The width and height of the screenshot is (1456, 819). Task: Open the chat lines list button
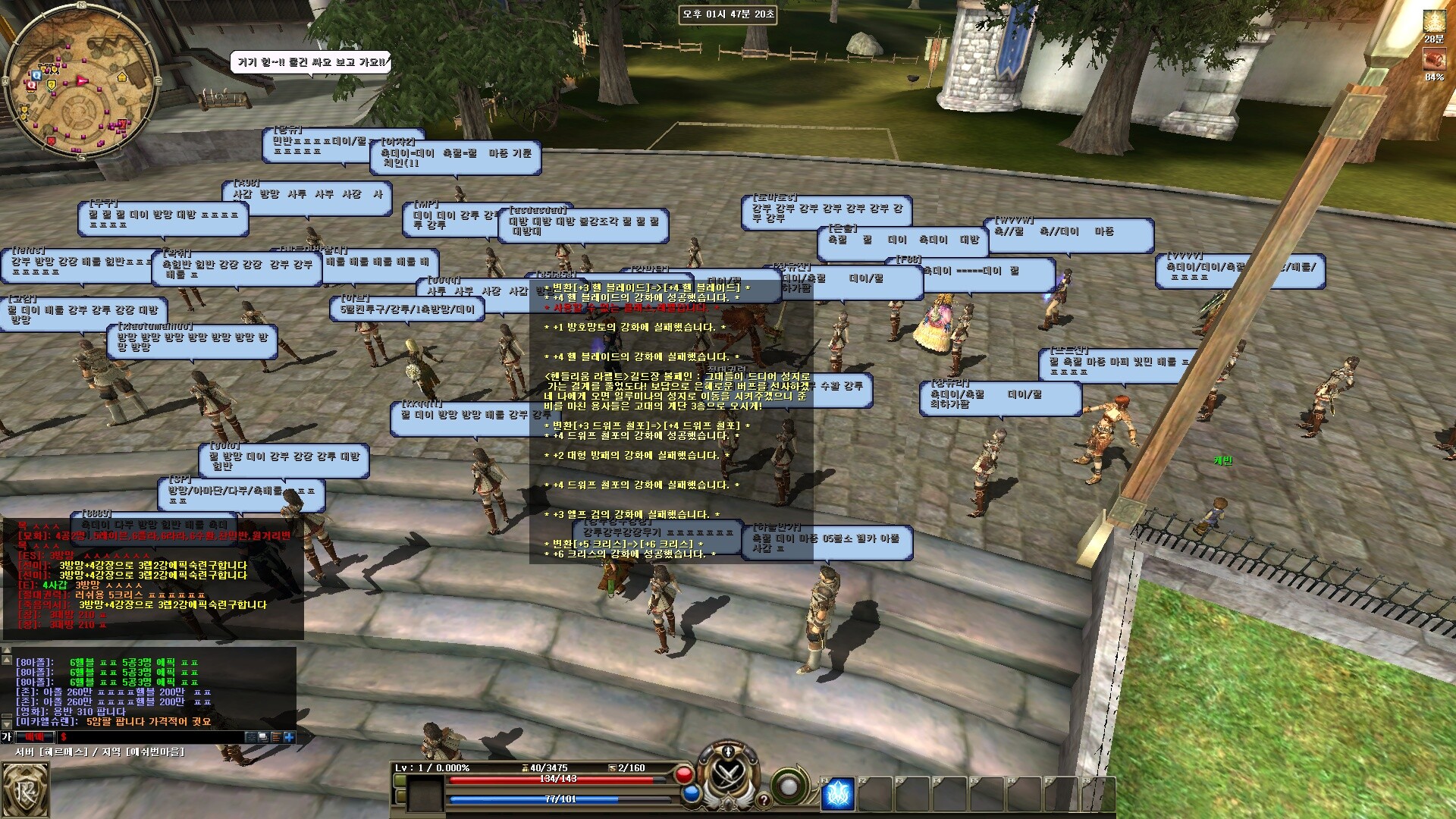pos(276,737)
